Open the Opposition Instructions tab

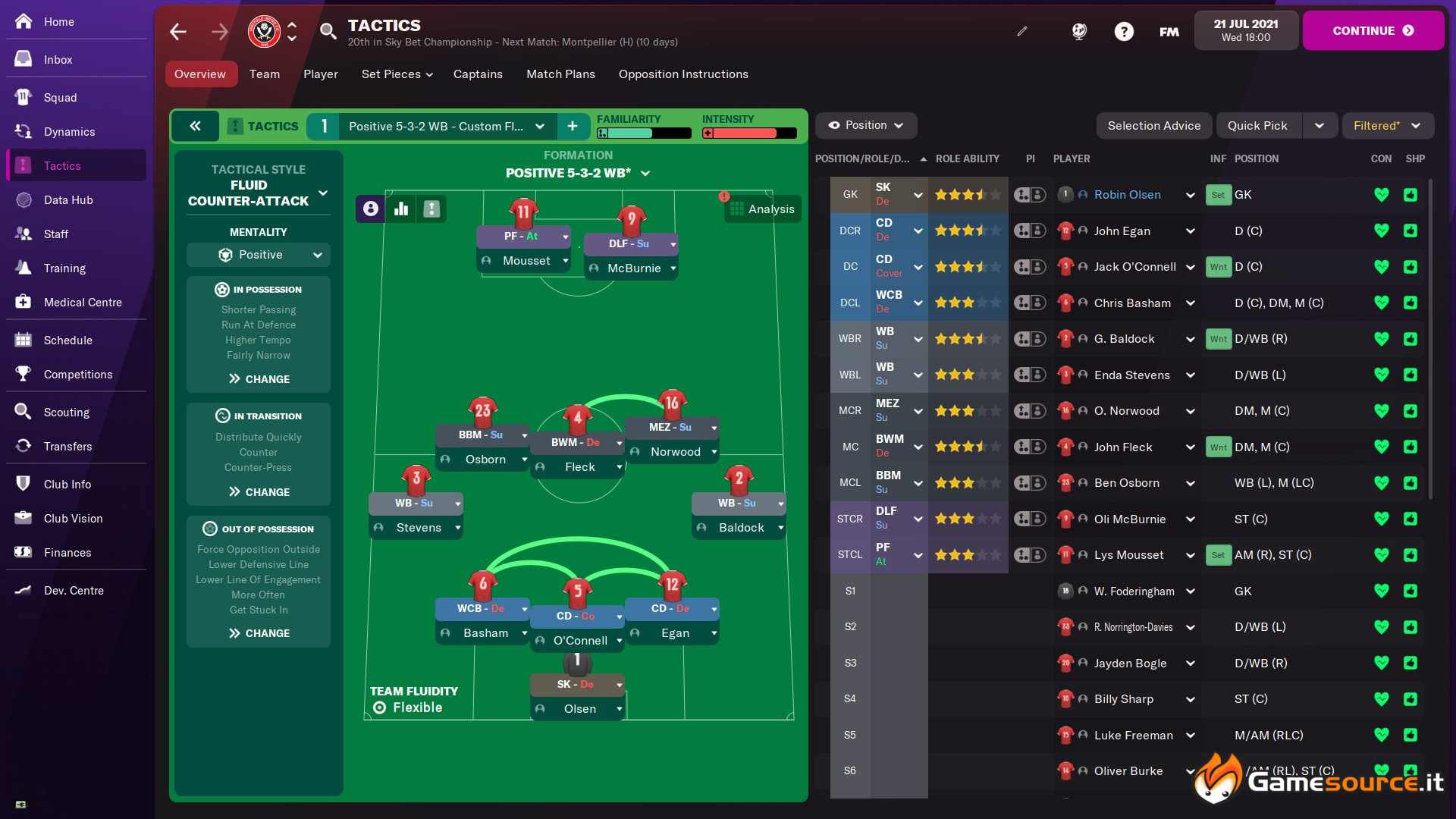click(682, 74)
